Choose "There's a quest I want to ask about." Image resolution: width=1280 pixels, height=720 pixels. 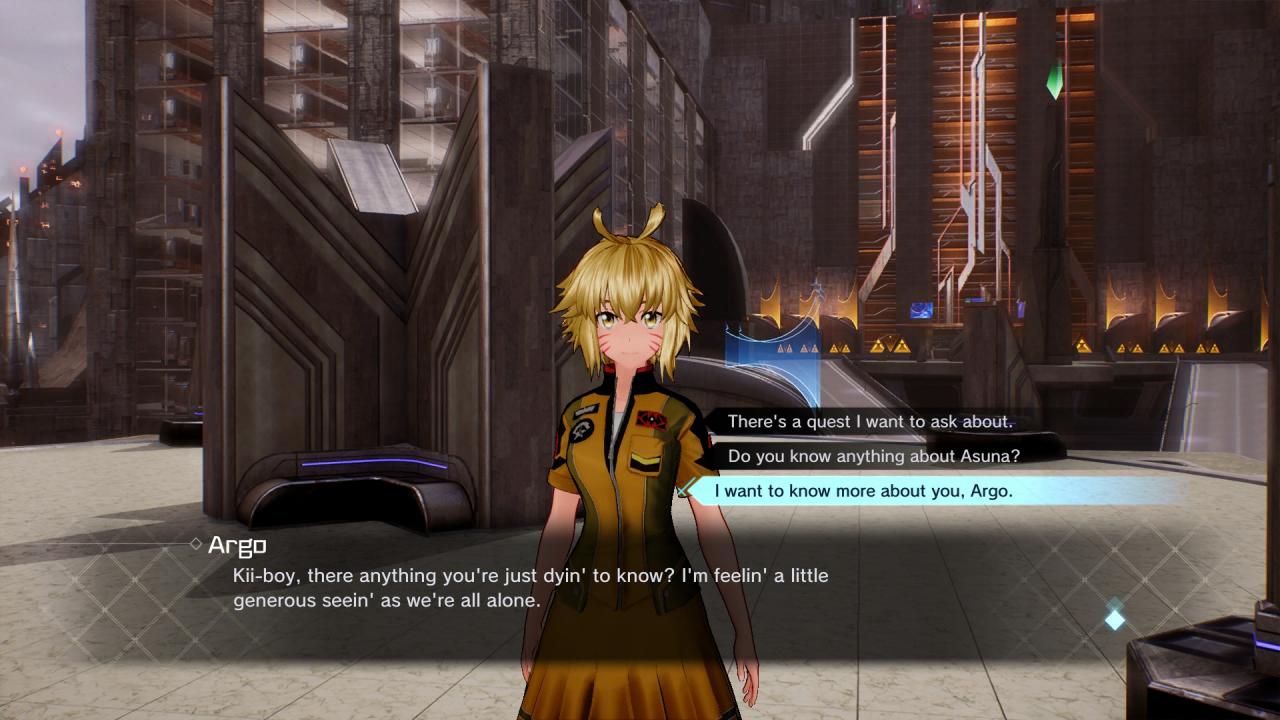tap(869, 422)
